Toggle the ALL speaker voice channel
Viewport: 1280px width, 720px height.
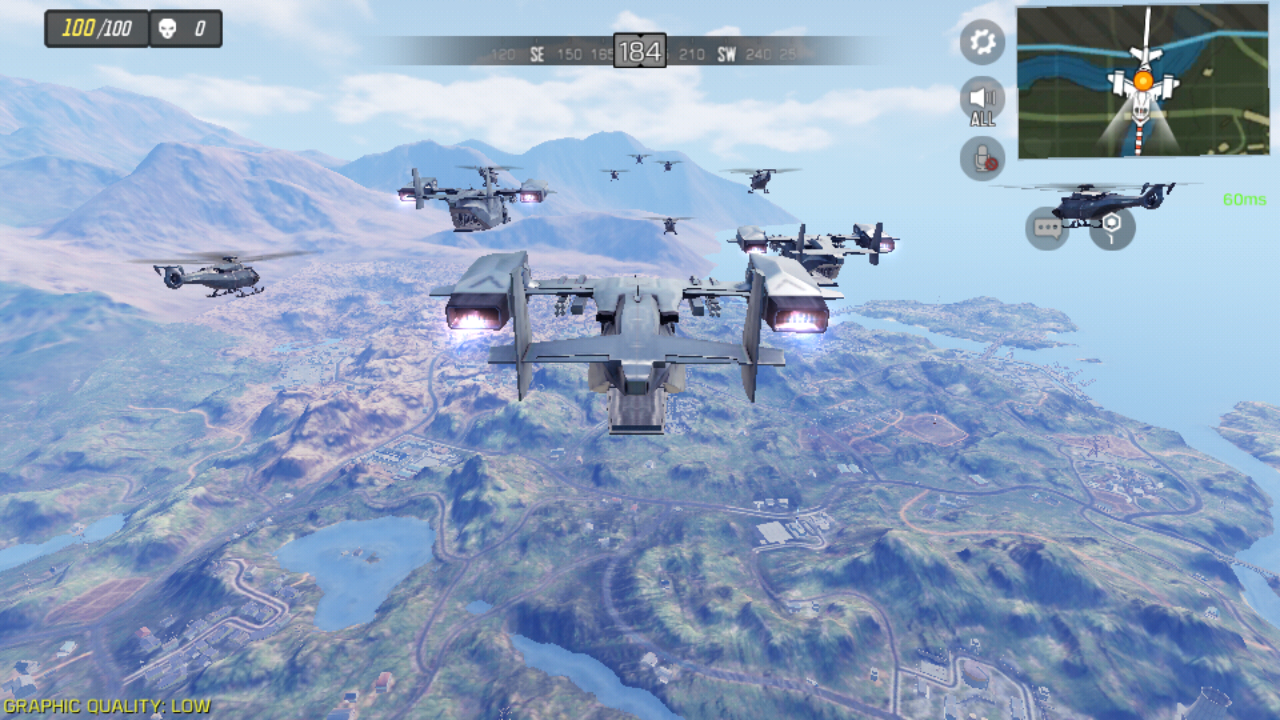point(982,100)
